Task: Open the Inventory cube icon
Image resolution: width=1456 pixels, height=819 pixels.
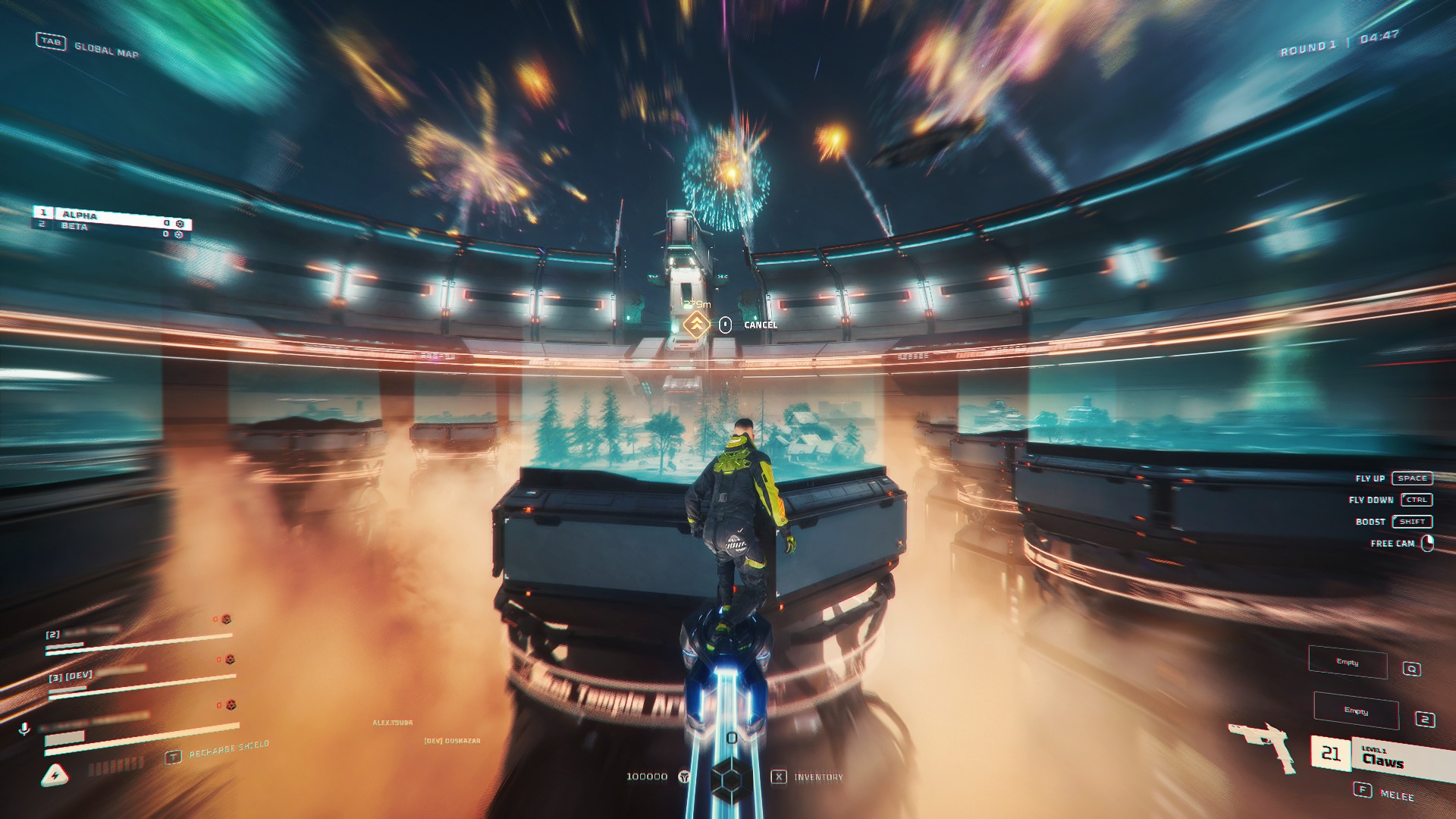Action: pos(731,777)
